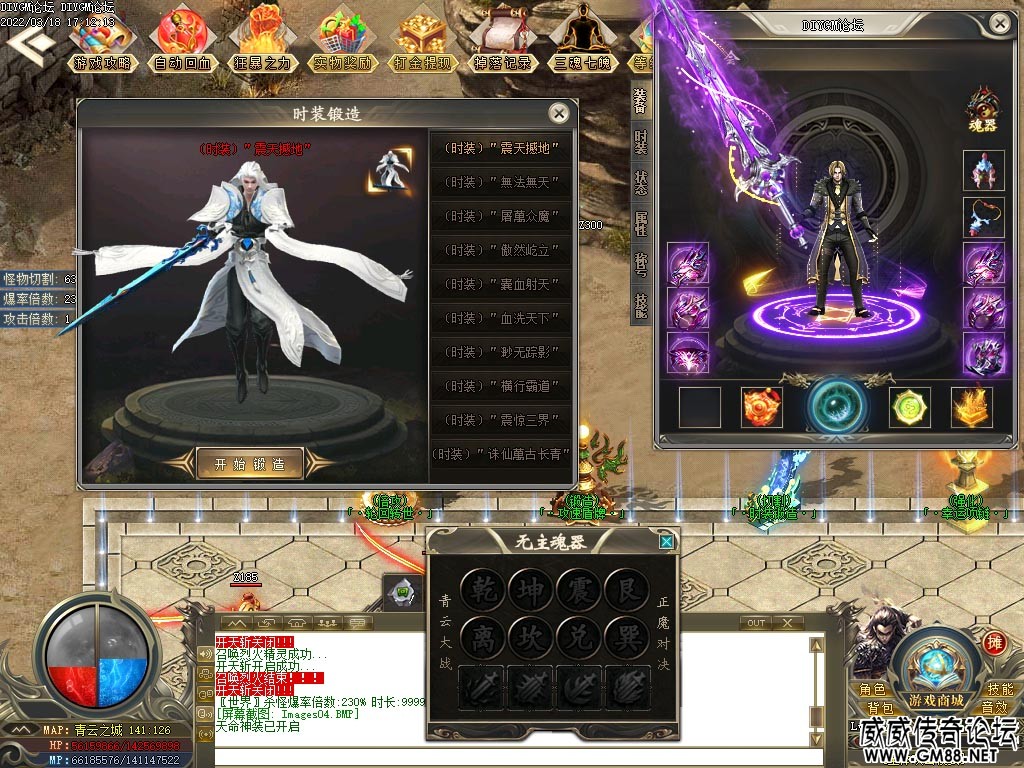Close the 时装锻造 fashion forging window
The height and width of the screenshot is (768, 1024).
click(x=559, y=113)
